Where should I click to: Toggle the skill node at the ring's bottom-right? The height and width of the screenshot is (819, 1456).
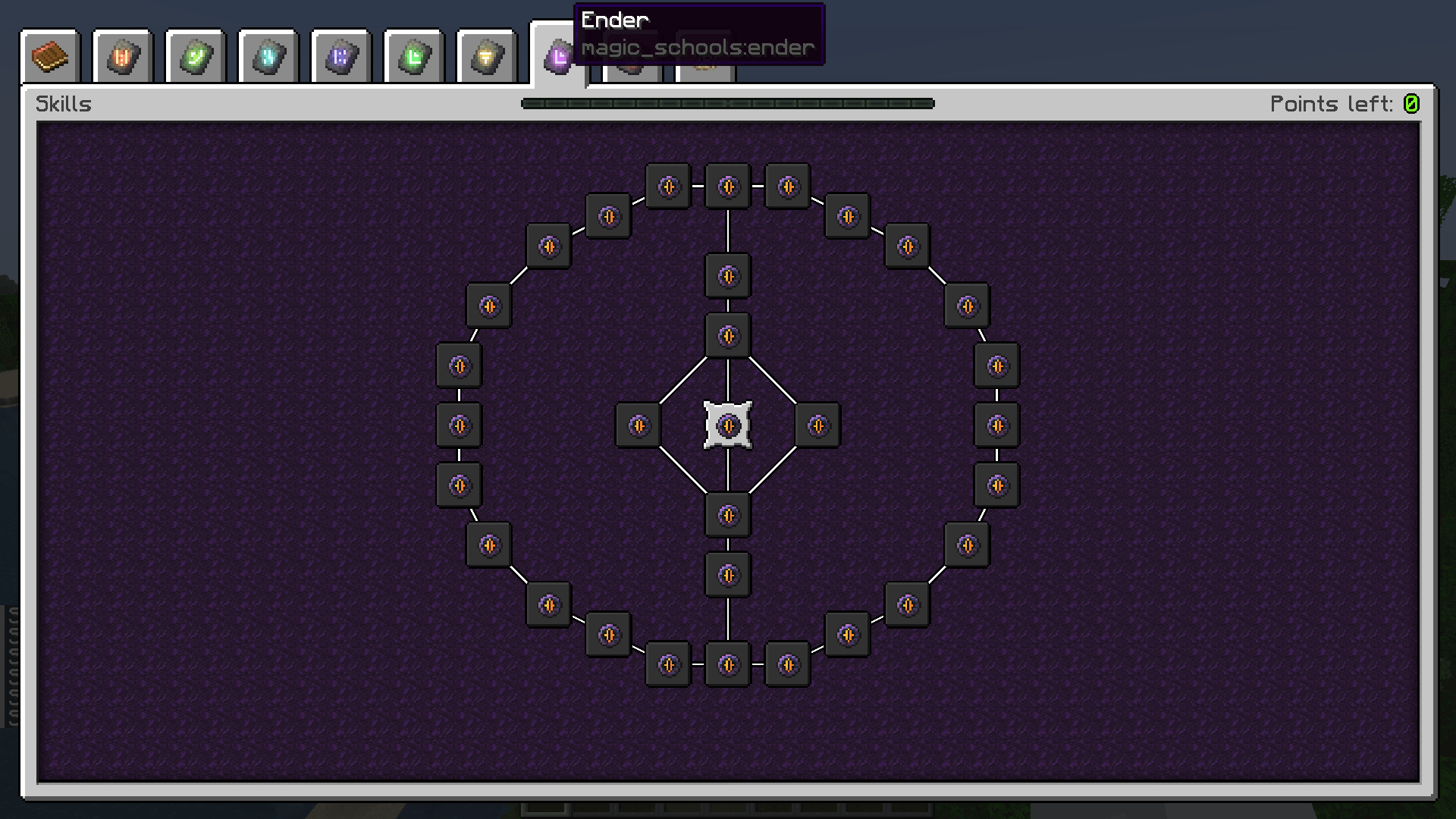pyautogui.click(x=907, y=605)
